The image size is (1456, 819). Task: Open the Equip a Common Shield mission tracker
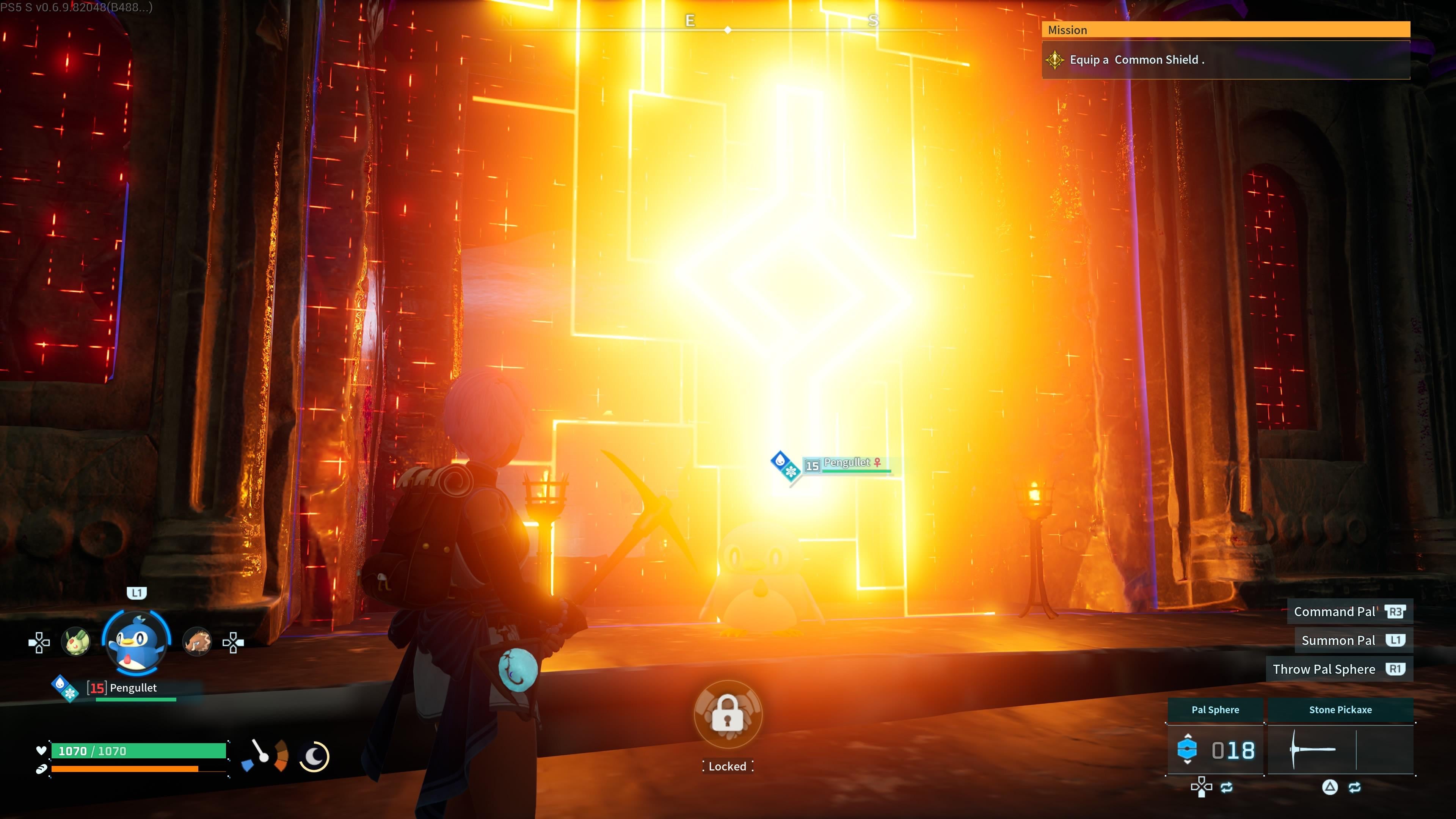click(1225, 60)
